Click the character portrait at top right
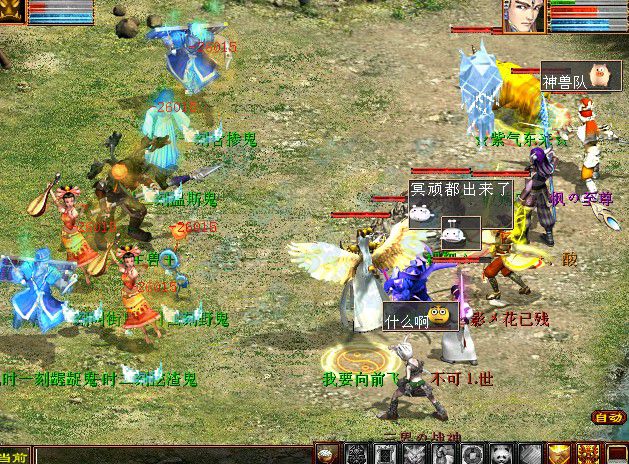Viewport: 629px width, 464px height. (524, 16)
